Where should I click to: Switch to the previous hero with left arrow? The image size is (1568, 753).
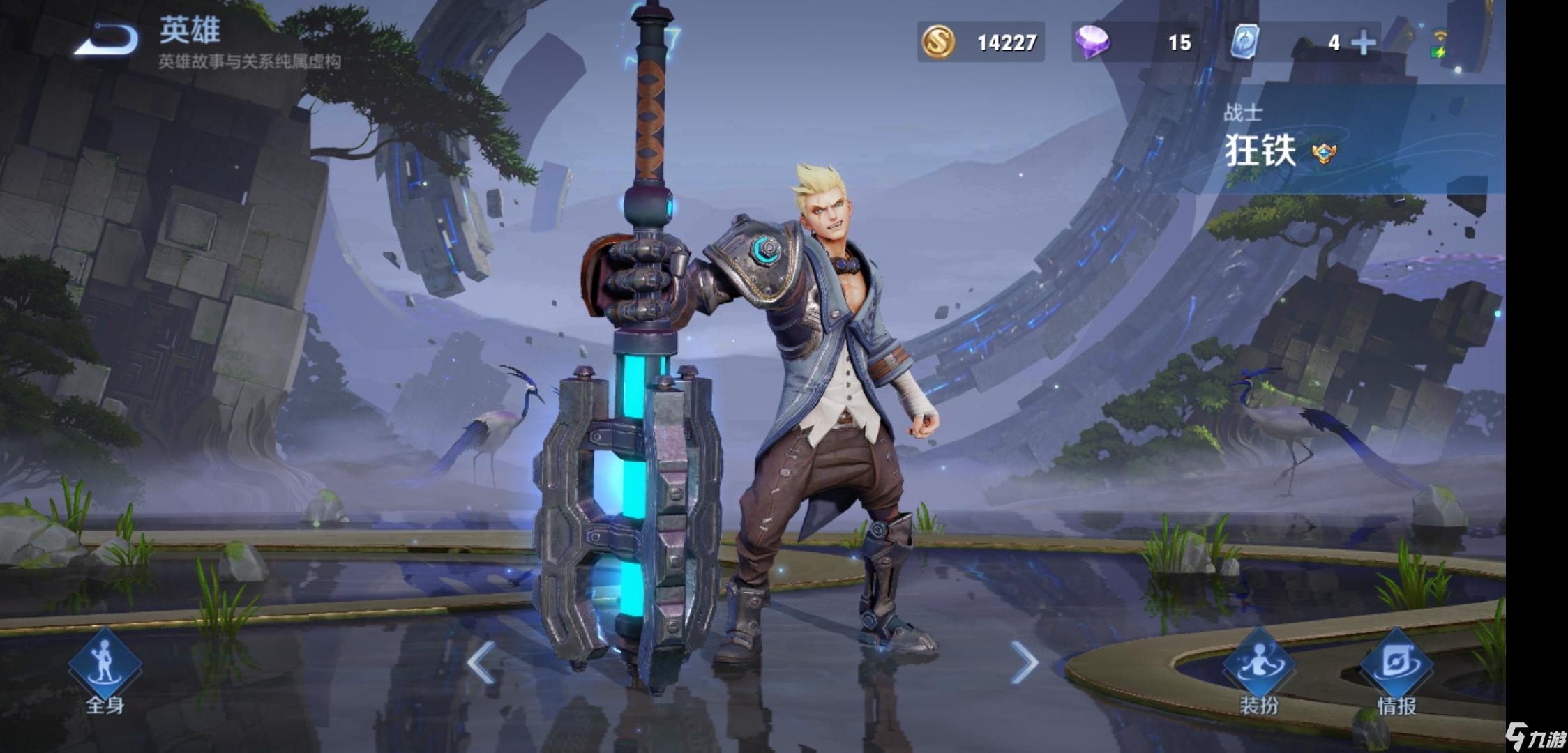[x=481, y=662]
